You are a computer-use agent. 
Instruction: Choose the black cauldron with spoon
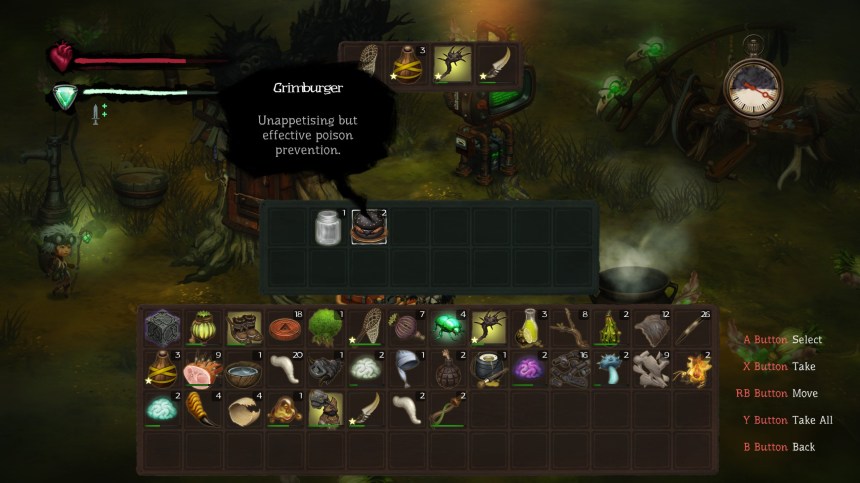(488, 369)
